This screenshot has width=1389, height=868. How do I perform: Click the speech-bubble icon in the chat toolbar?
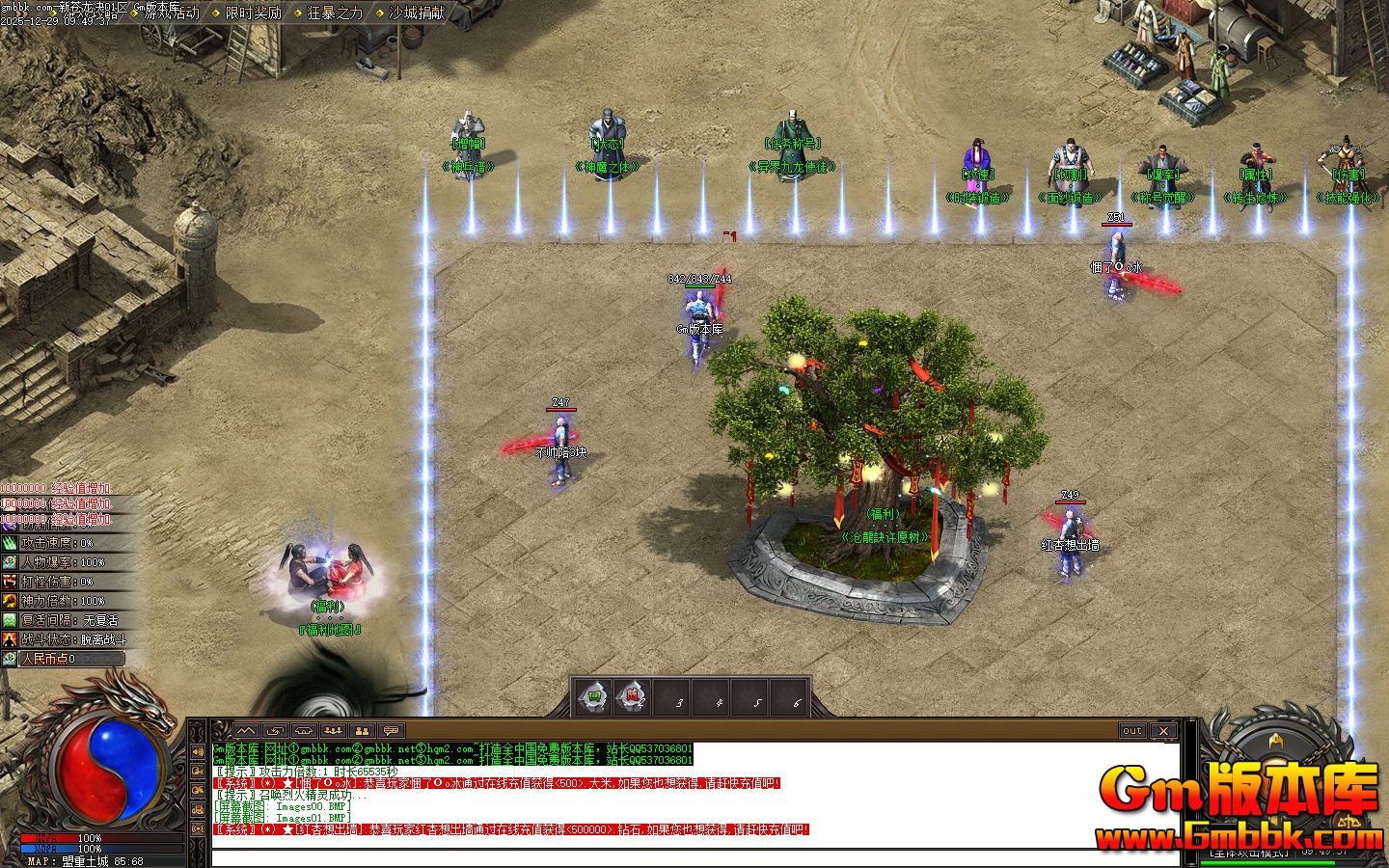tap(391, 731)
